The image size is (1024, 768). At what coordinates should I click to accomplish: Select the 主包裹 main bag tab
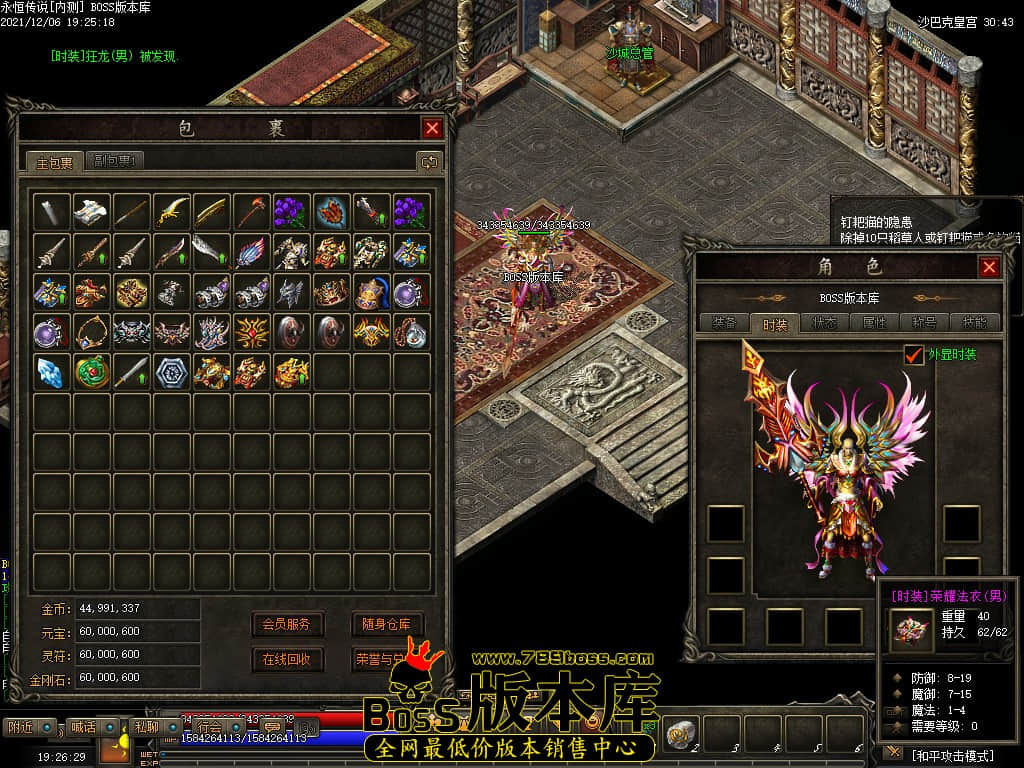pos(55,162)
